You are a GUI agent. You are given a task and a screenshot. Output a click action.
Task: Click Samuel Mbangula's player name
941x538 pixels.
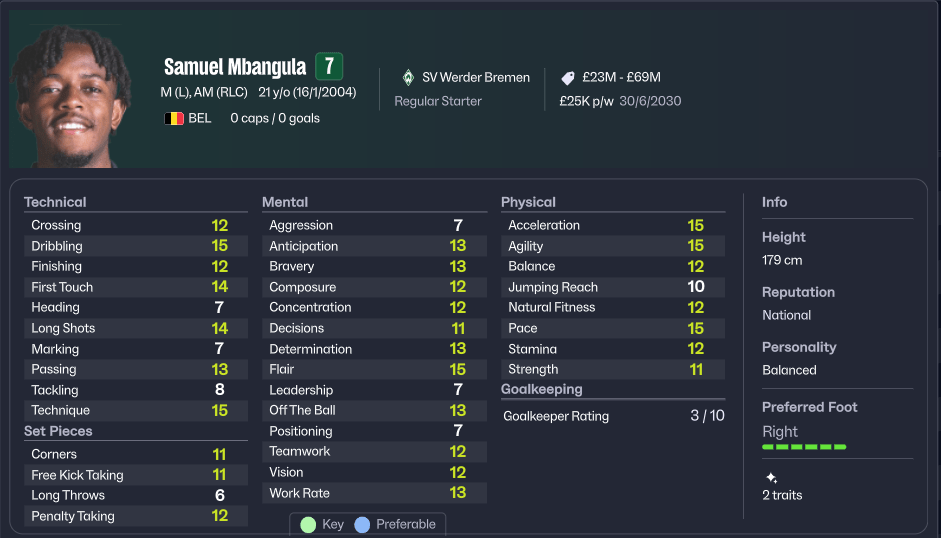click(235, 67)
